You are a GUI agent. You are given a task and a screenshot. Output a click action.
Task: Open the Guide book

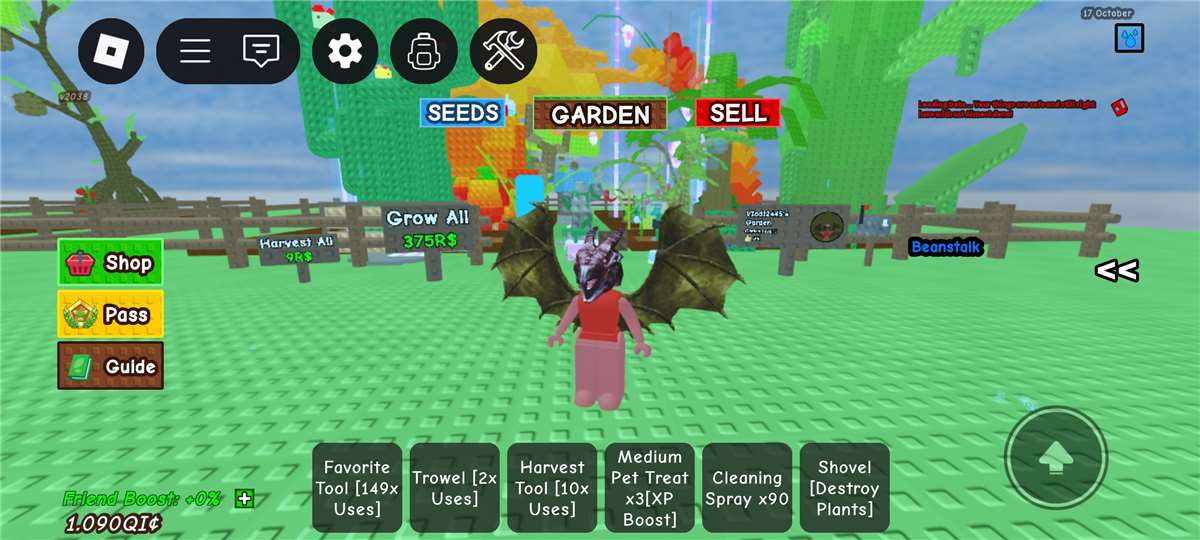[x=110, y=366]
